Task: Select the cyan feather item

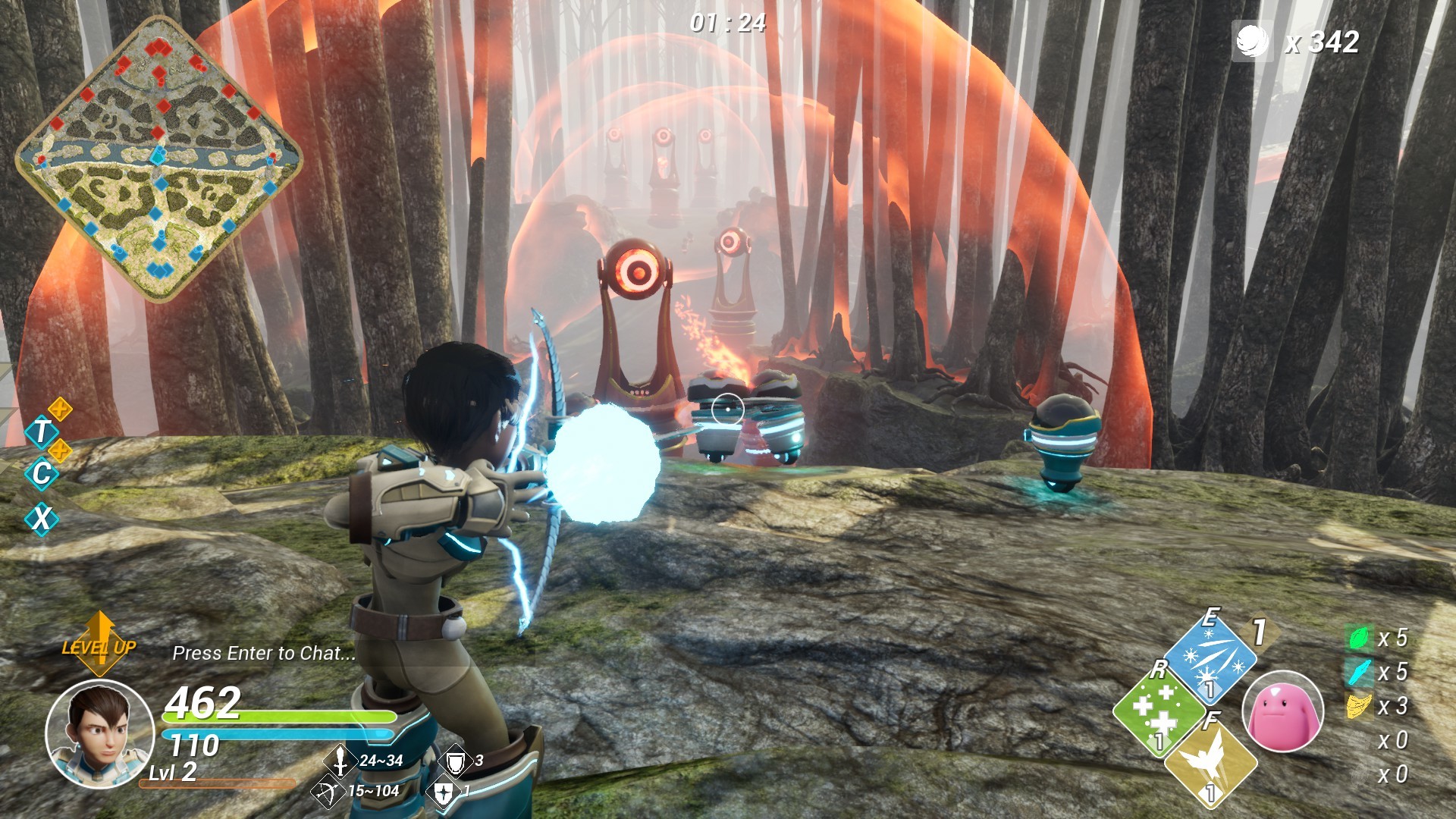Action: (x=1359, y=672)
